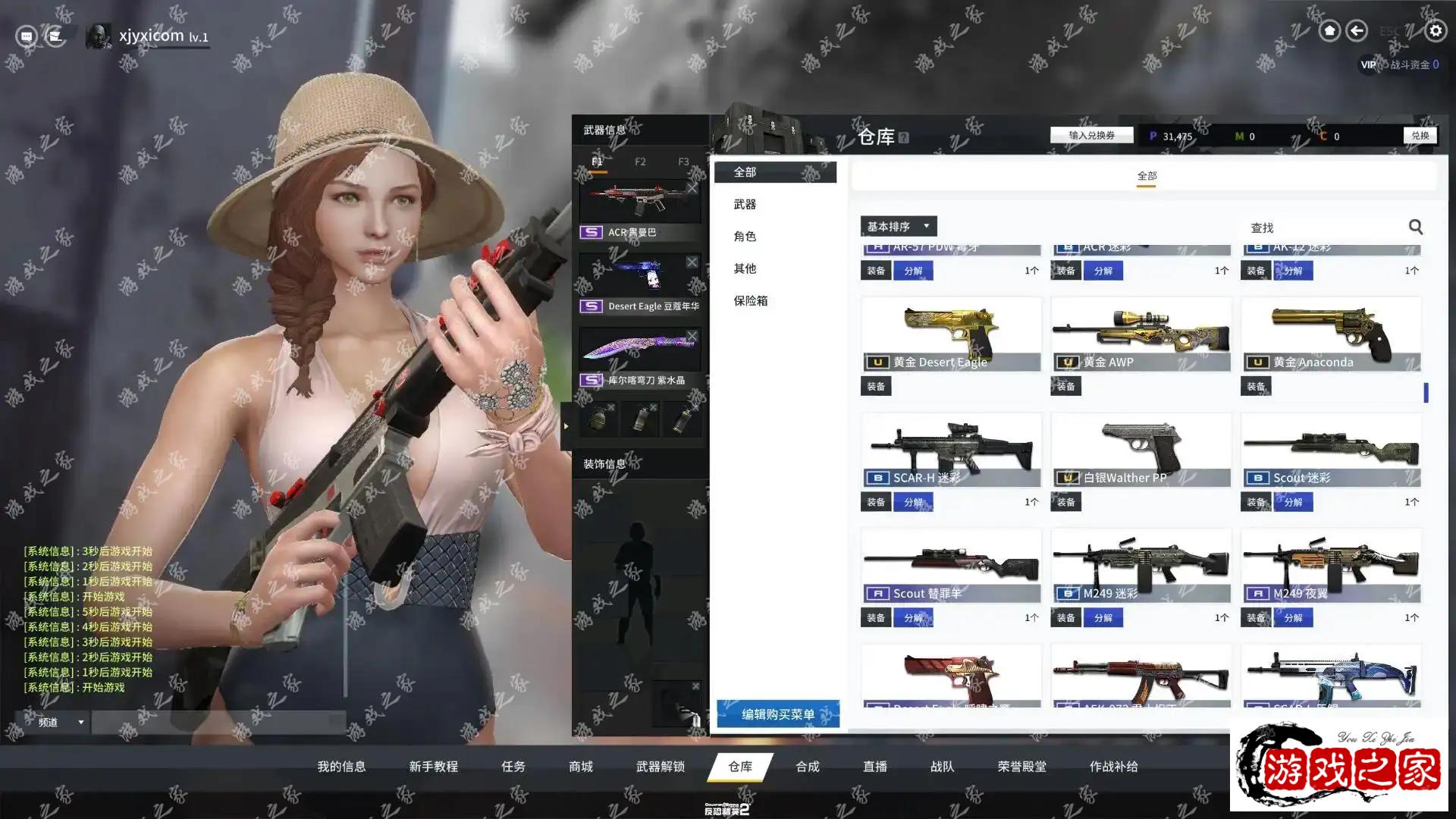Open the 基本排序 sort dropdown
The height and width of the screenshot is (819, 1456).
coord(899,226)
